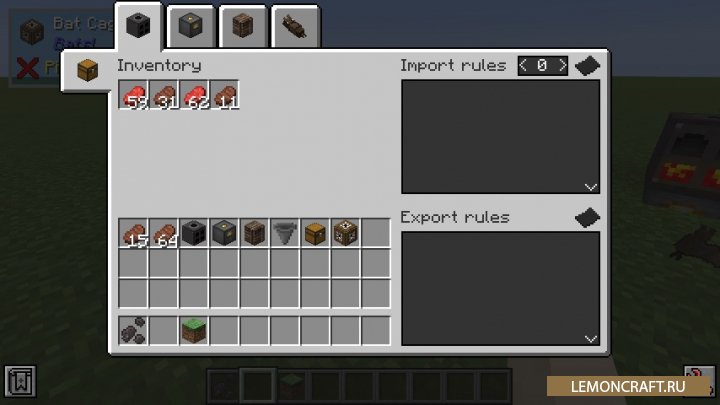Select the stack of 31 cooked meat
The width and height of the screenshot is (720, 405).
point(164,95)
